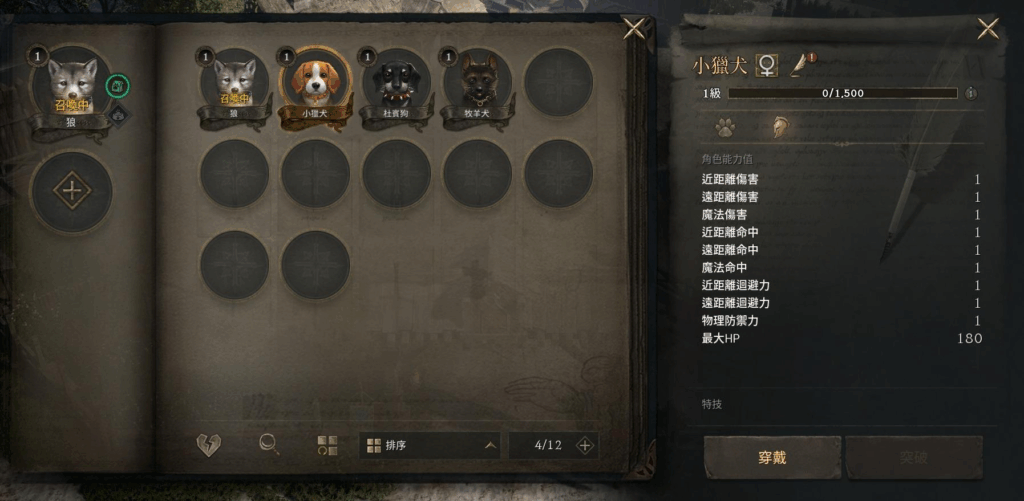Click the green icon beside summoned wolf
Image resolution: width=1024 pixels, height=501 pixels.
tap(117, 86)
